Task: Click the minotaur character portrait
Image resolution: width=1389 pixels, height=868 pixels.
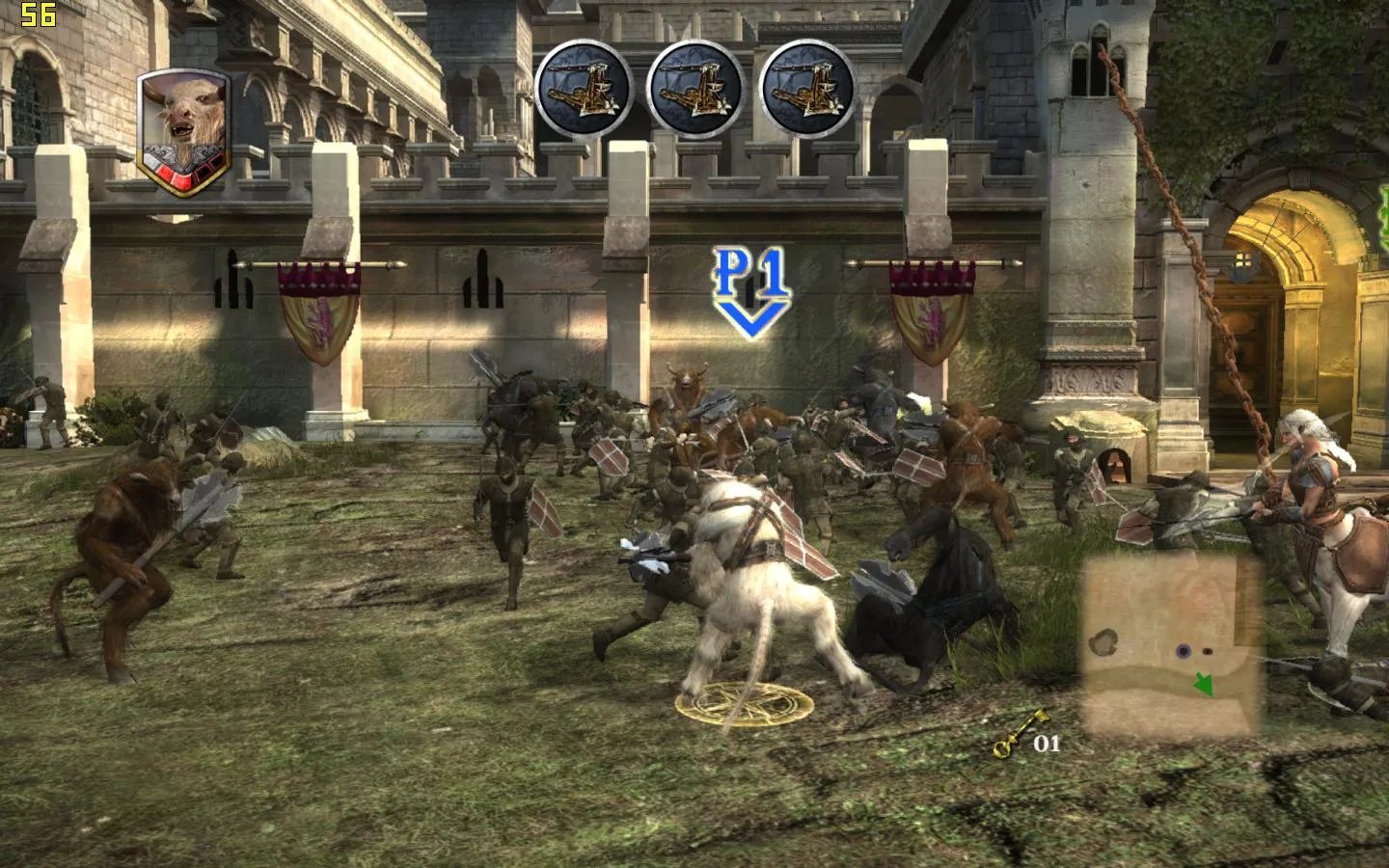Action: pos(184,131)
